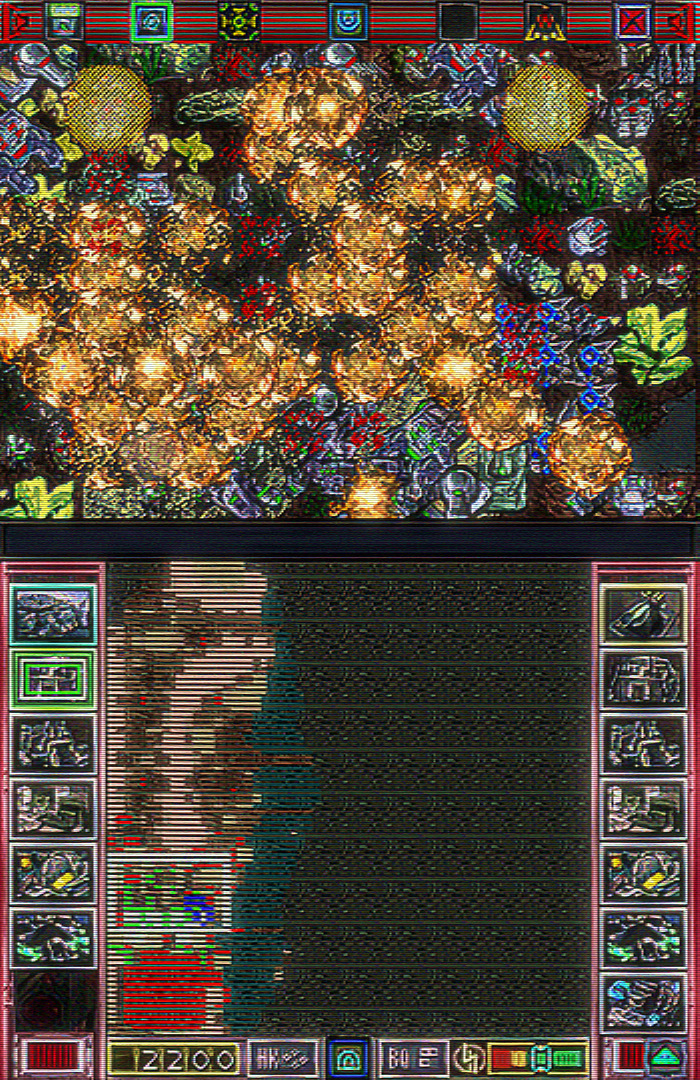The width and height of the screenshot is (700, 1080).
Task: Open the red and yellow triangle icon
Action: coord(545,21)
